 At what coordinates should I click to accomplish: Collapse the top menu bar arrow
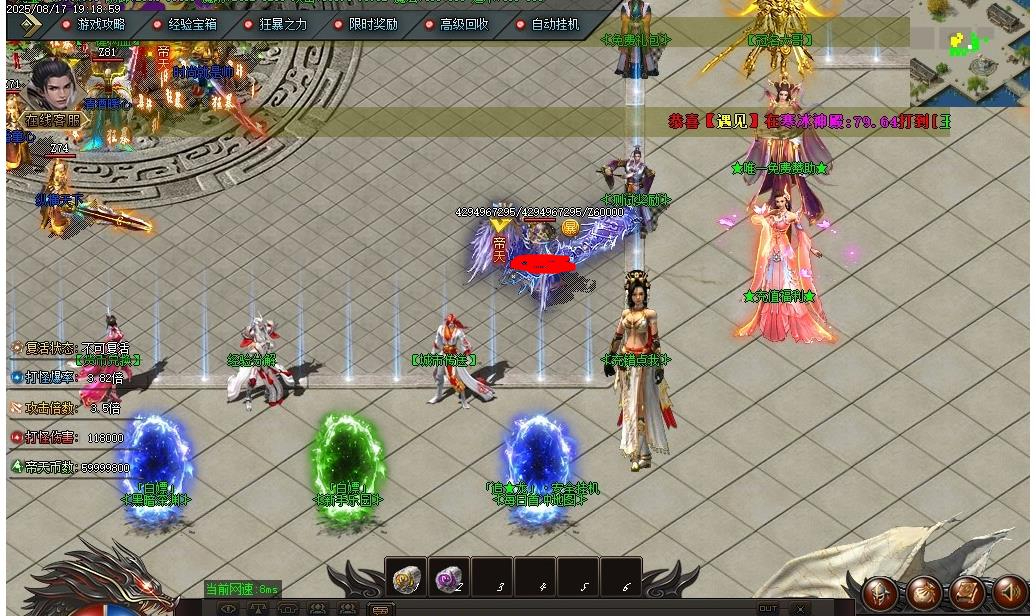pos(26,25)
